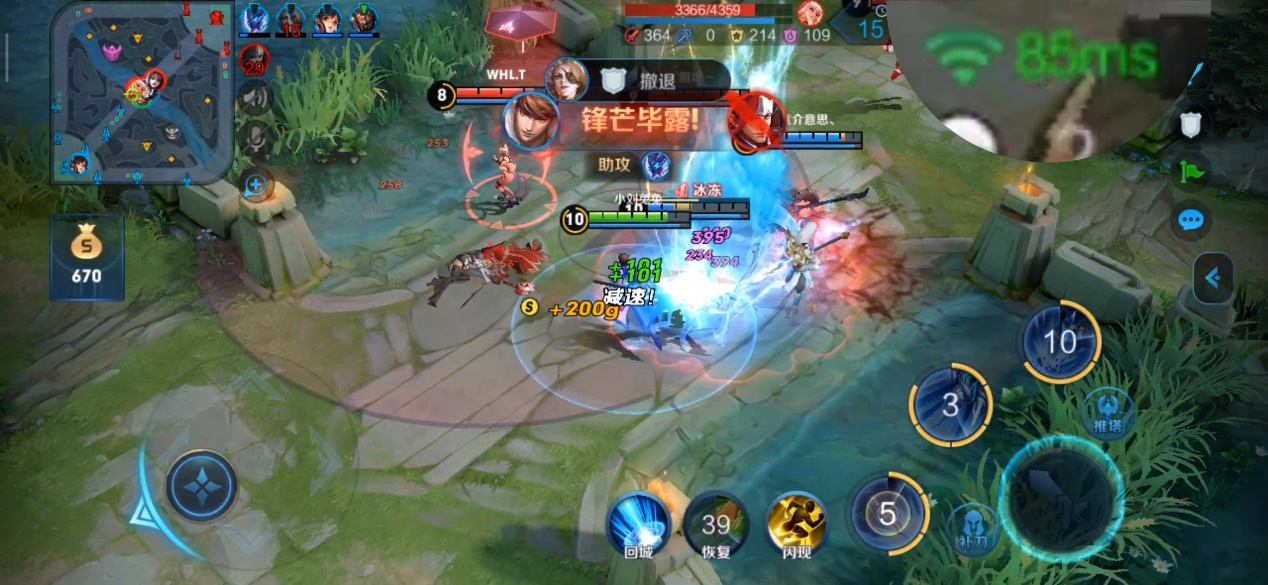
Task: Open the gold shop showing 670
Action: [x=86, y=256]
